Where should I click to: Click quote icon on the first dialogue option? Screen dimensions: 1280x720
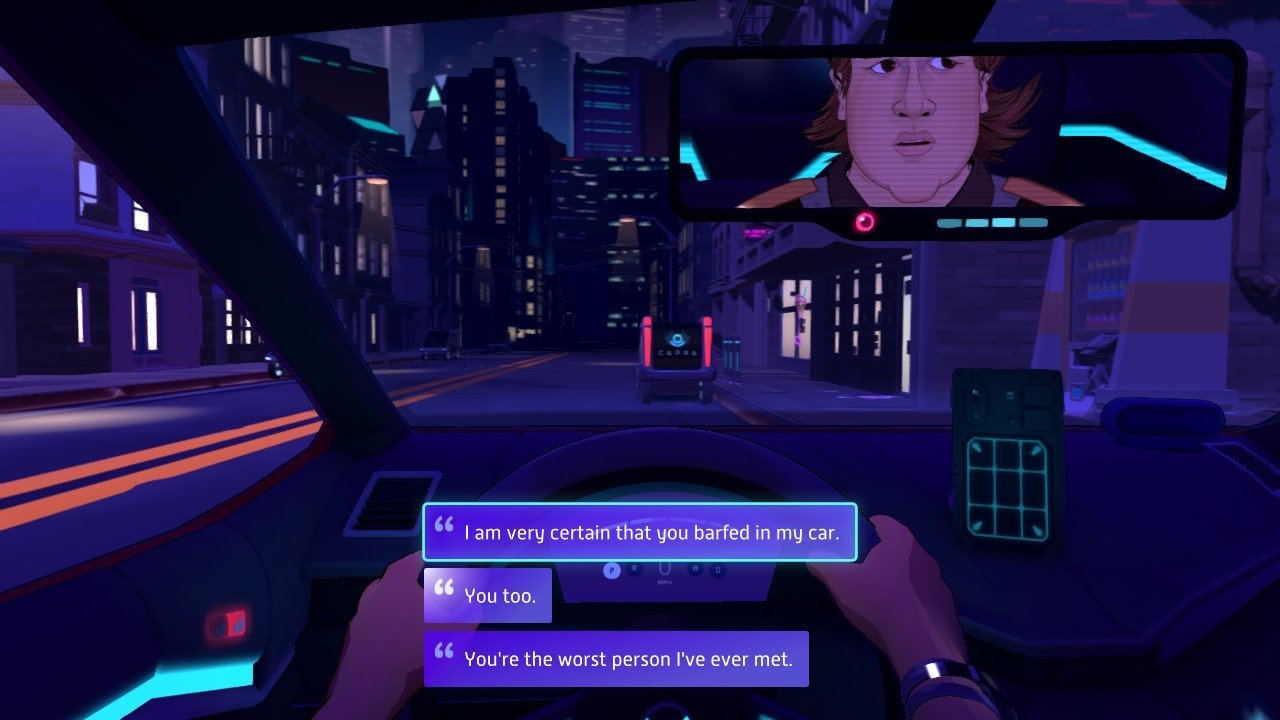click(443, 525)
